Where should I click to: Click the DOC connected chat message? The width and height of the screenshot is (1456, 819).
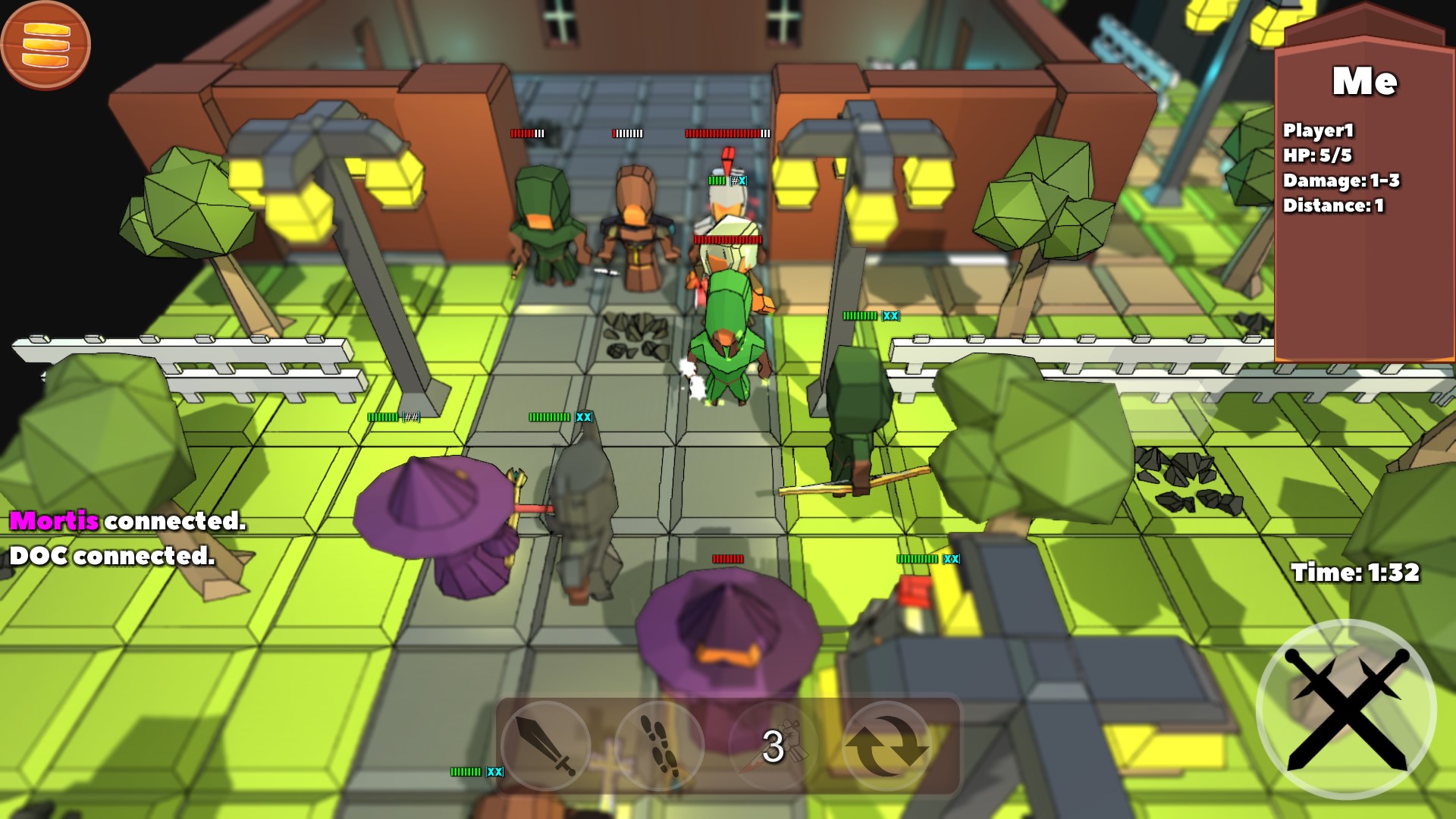tap(111, 557)
